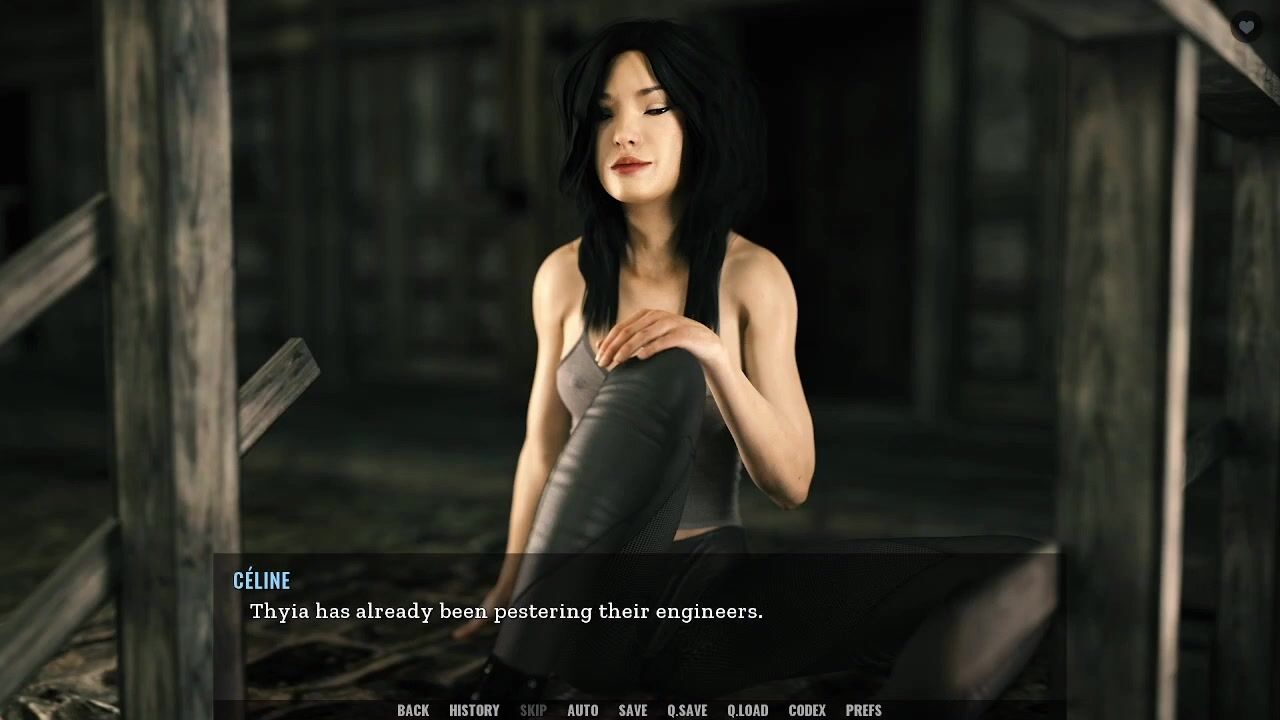Open PREFS settings
This screenshot has height=720, width=1280.
[864, 710]
